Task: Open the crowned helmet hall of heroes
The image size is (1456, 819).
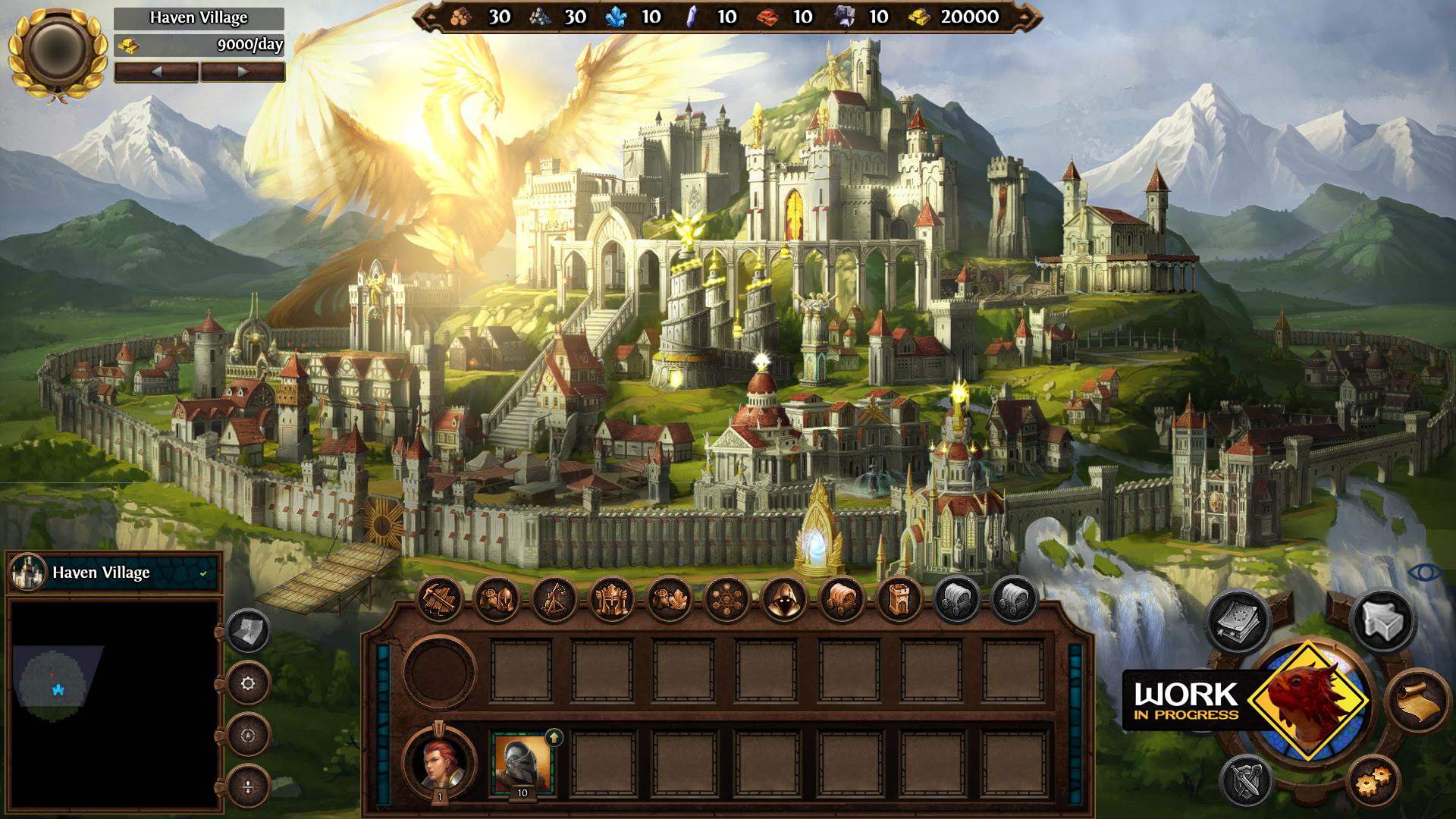Action: click(612, 600)
